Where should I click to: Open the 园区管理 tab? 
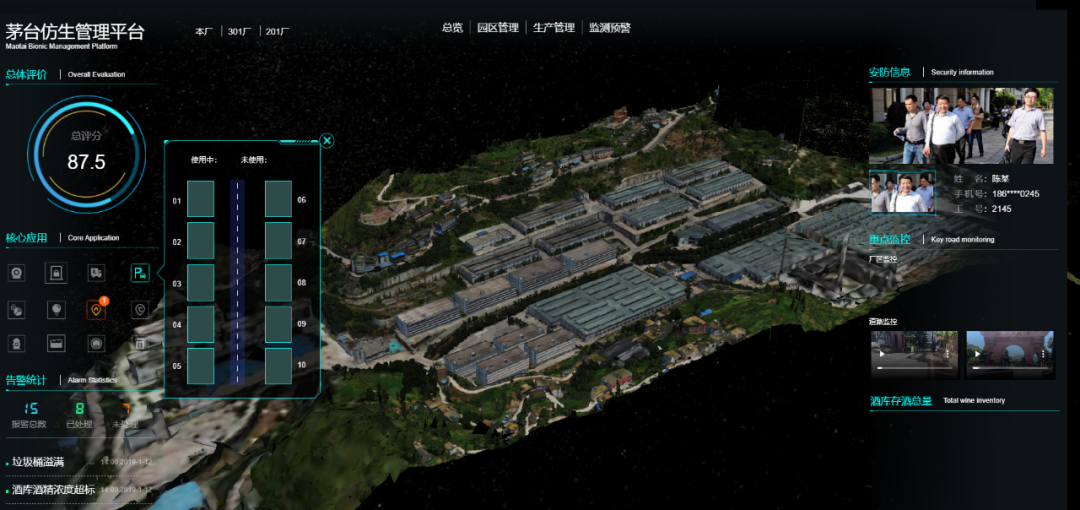pyautogui.click(x=498, y=28)
